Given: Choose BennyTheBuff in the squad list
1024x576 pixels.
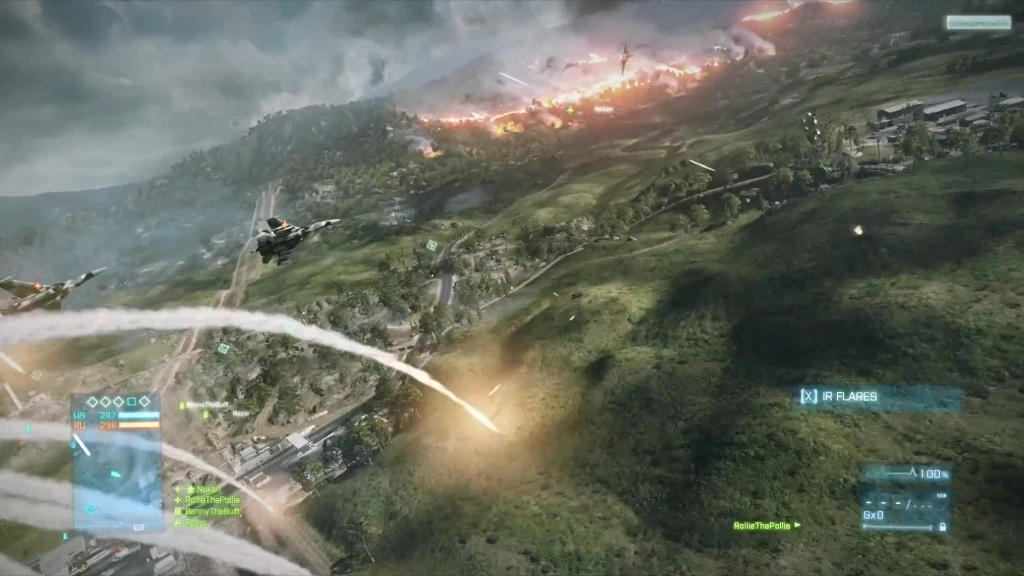Looking at the screenshot, I should pyautogui.click(x=212, y=511).
